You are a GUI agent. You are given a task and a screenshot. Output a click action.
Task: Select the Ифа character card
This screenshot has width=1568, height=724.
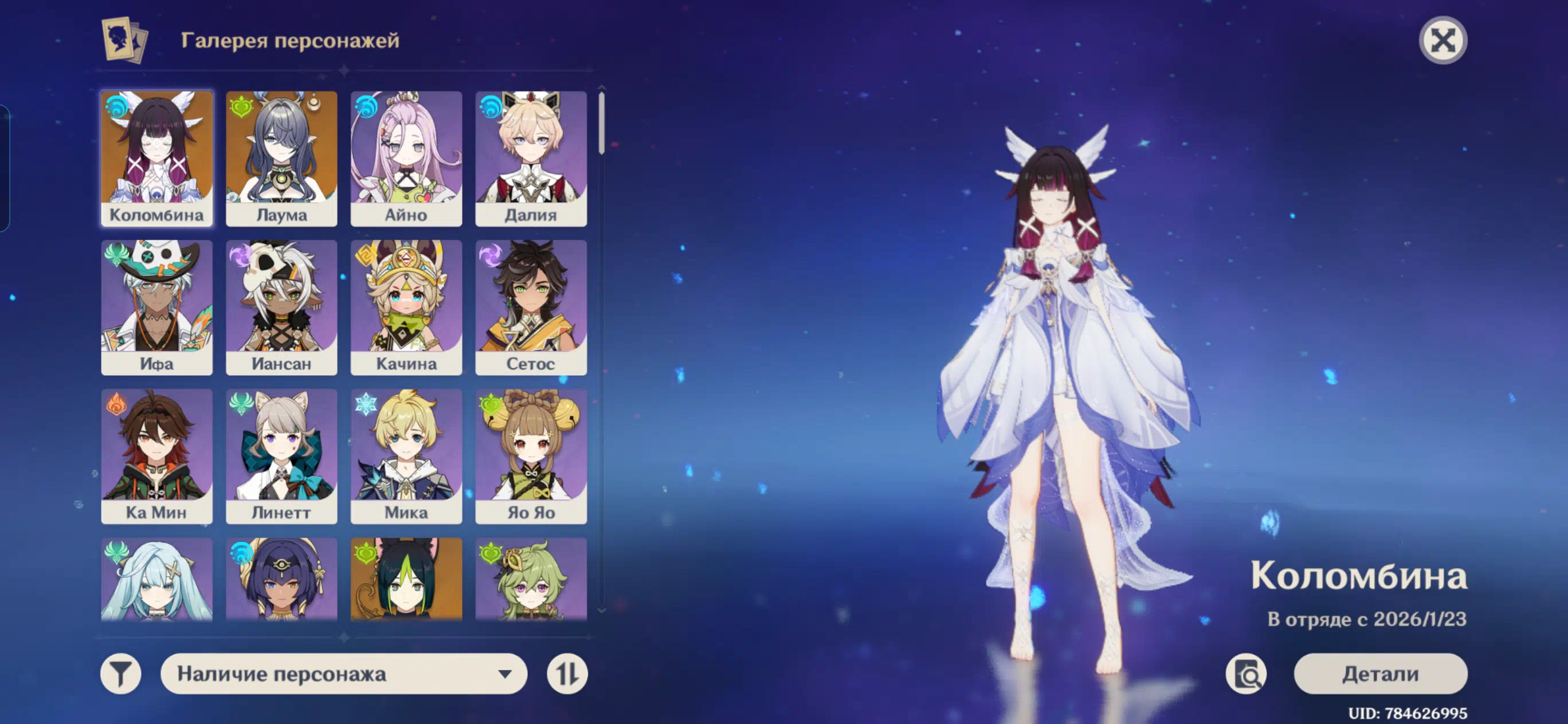157,306
